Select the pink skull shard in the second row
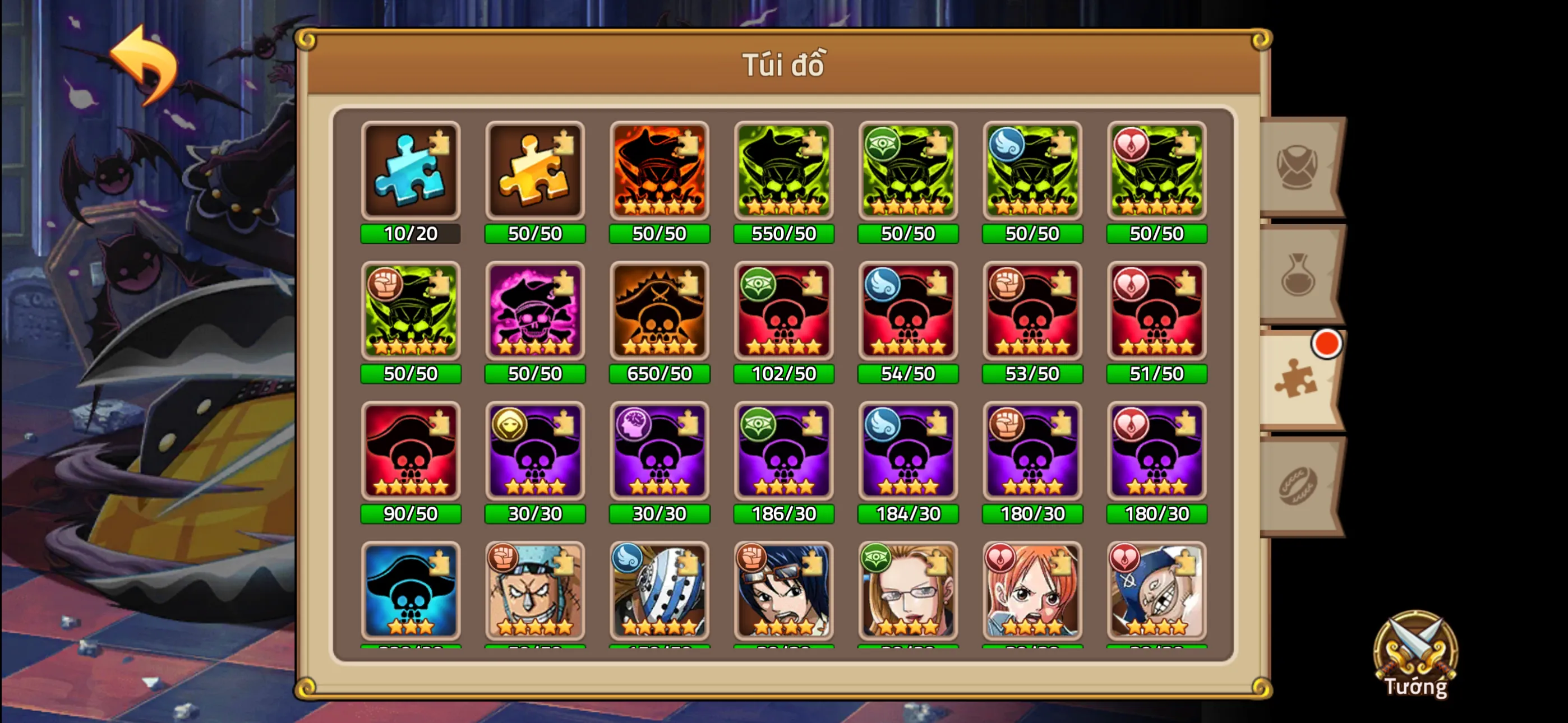The height and width of the screenshot is (723, 1568). 535,312
